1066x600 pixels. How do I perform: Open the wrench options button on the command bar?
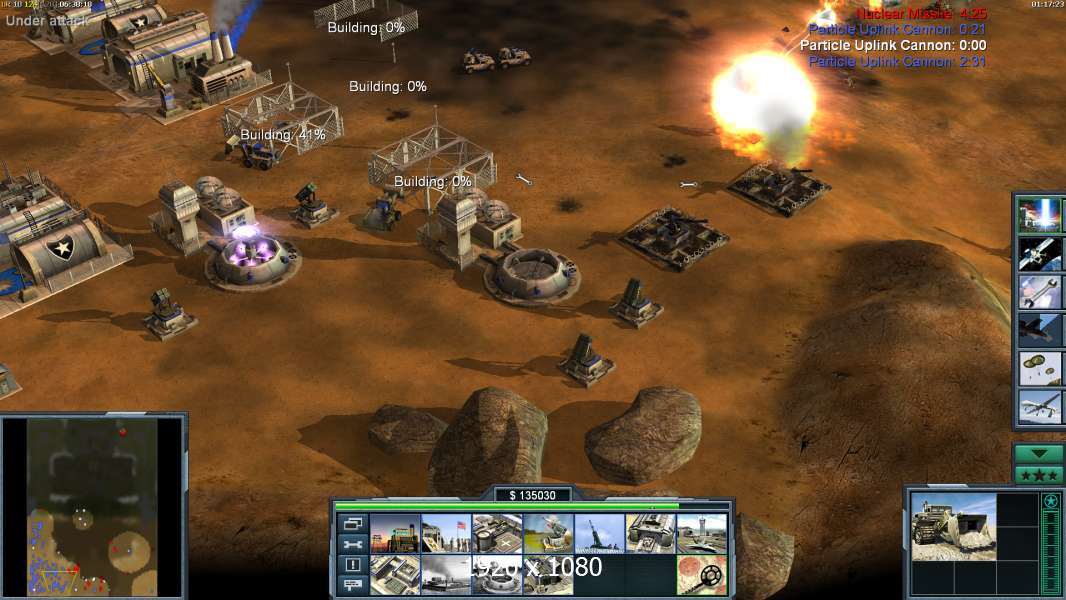point(352,544)
